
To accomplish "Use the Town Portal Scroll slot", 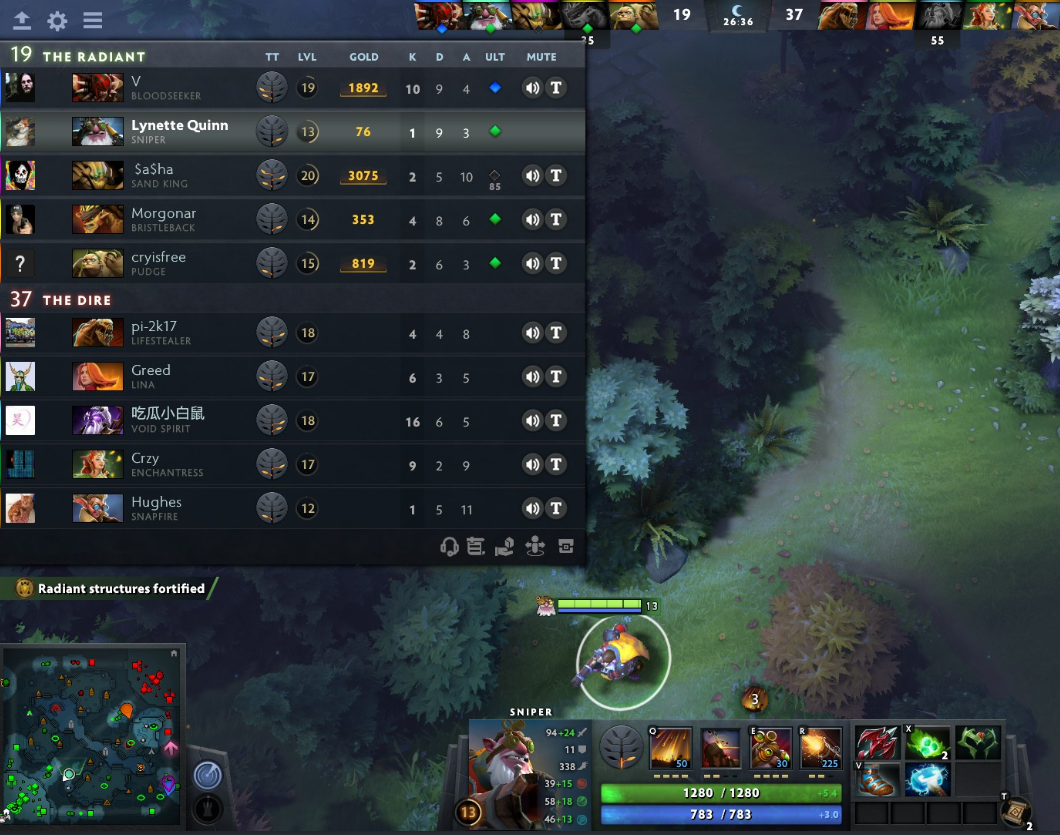I will tap(1015, 813).
